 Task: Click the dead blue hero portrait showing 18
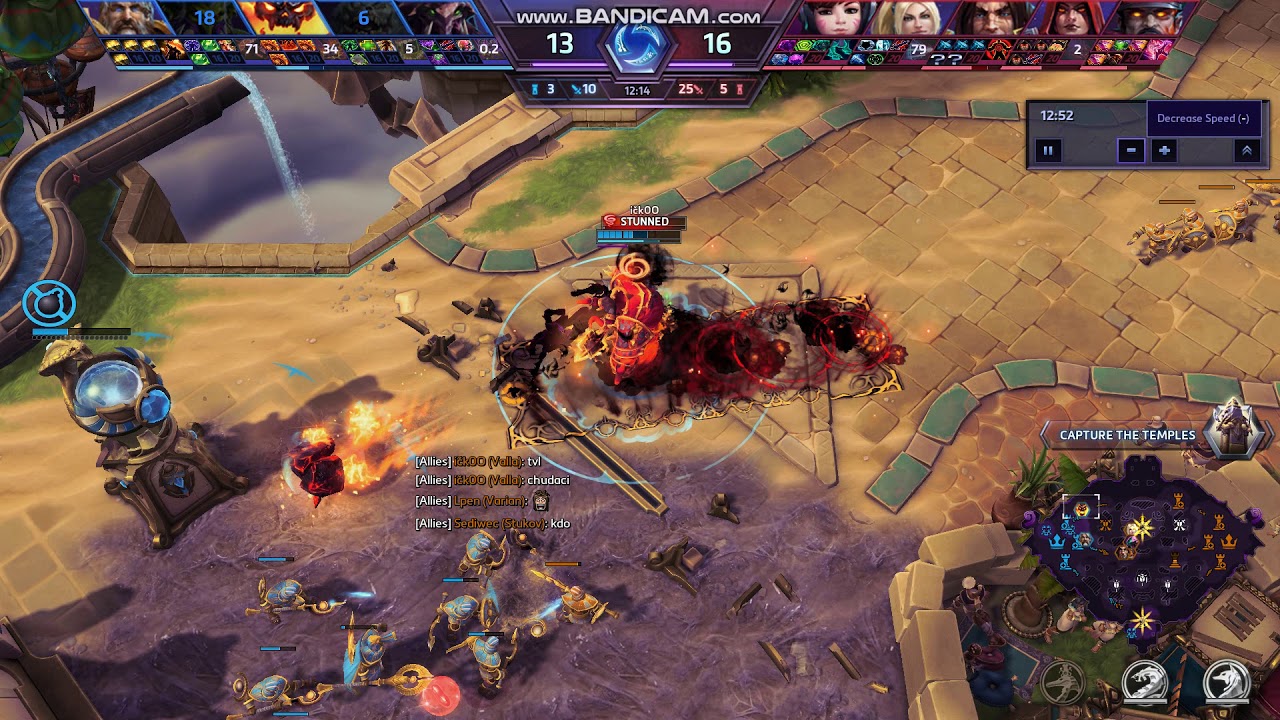pyautogui.click(x=204, y=18)
